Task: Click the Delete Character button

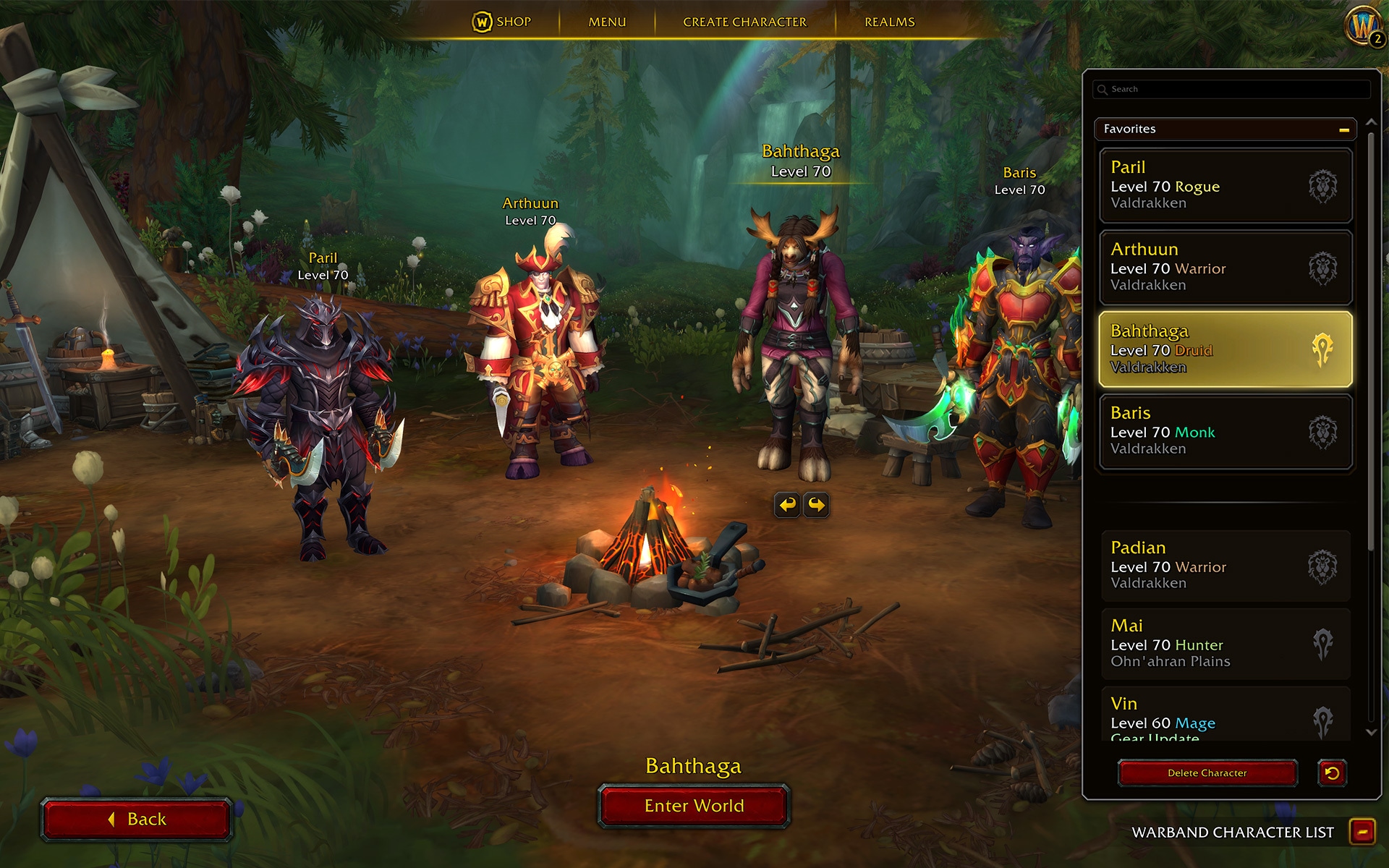Action: 1207,773
